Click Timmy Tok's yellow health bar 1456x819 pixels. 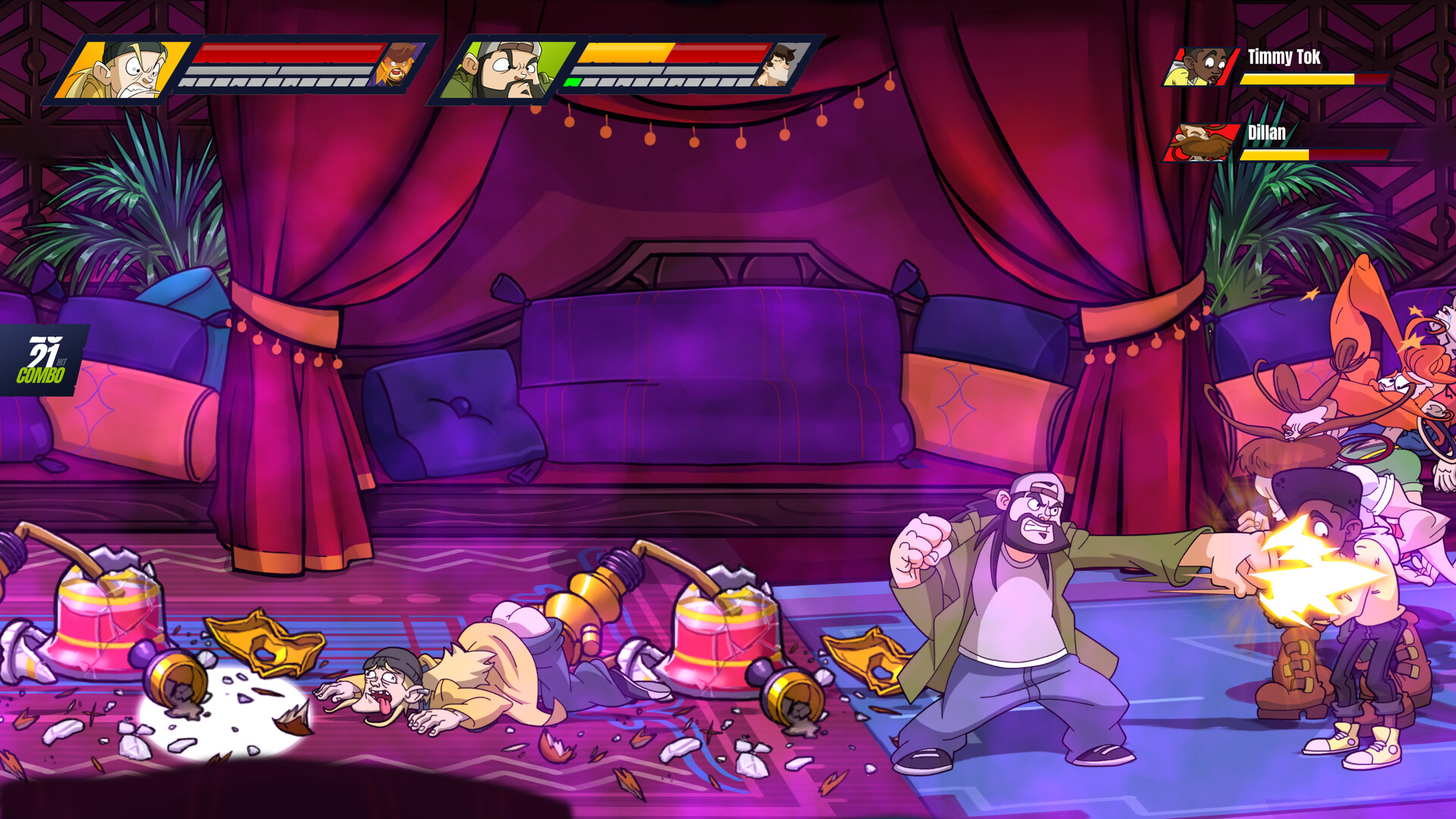point(1297,78)
